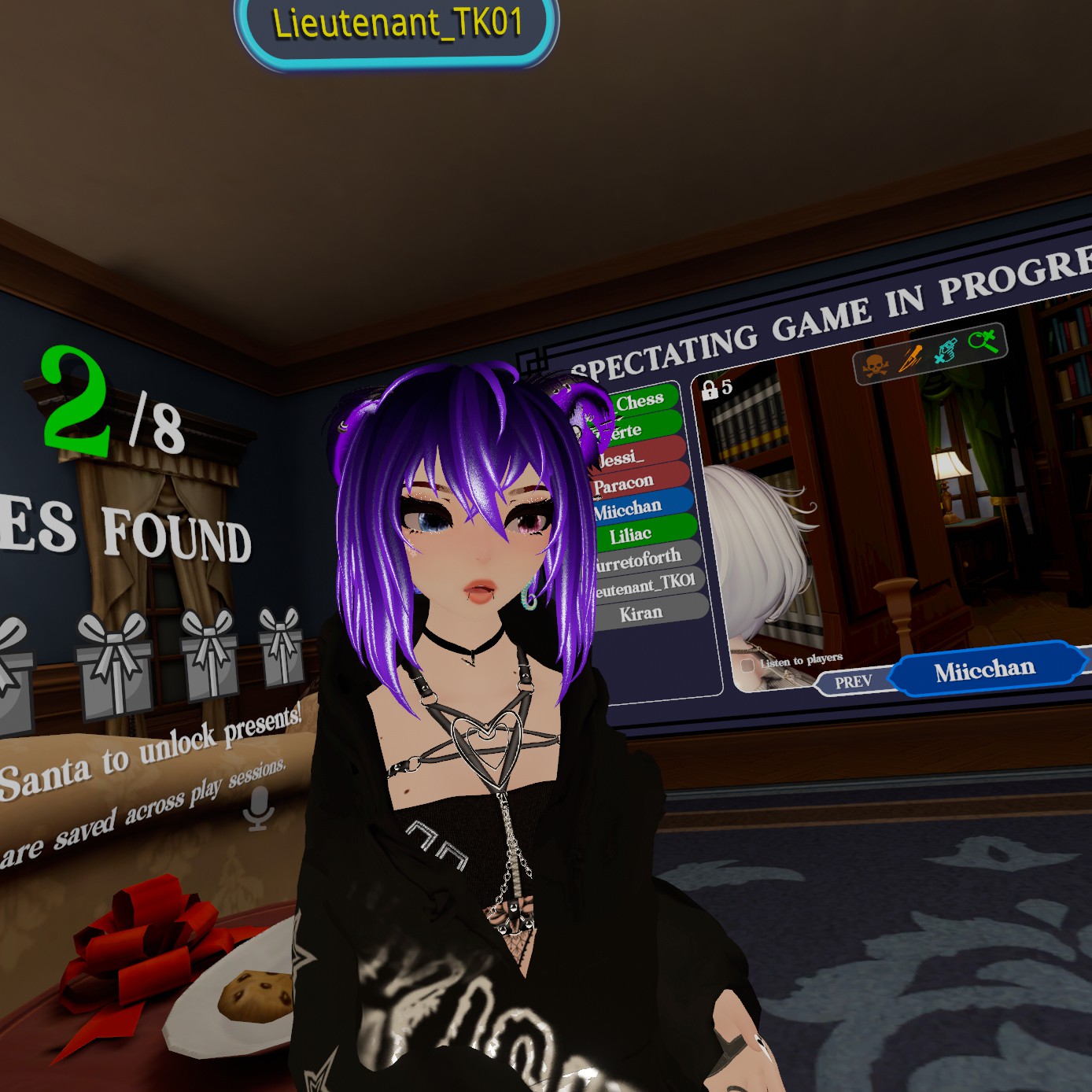Click the skull and crossbones icon

pyautogui.click(x=876, y=365)
